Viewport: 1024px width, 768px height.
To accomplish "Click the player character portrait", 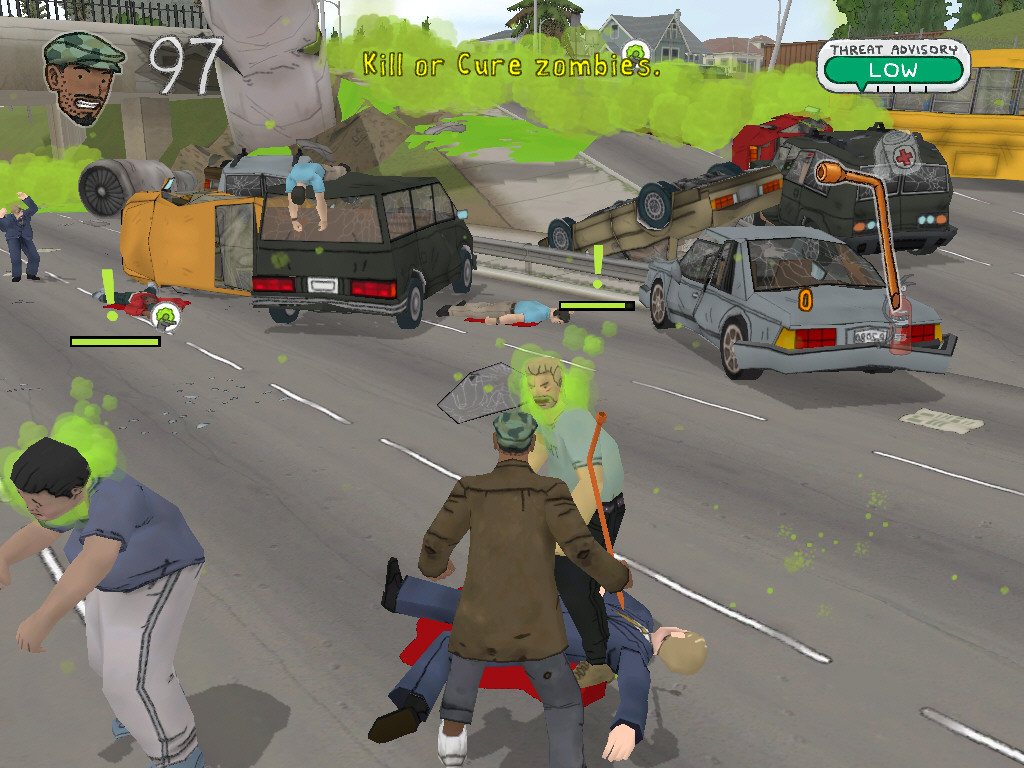I will [x=83, y=77].
